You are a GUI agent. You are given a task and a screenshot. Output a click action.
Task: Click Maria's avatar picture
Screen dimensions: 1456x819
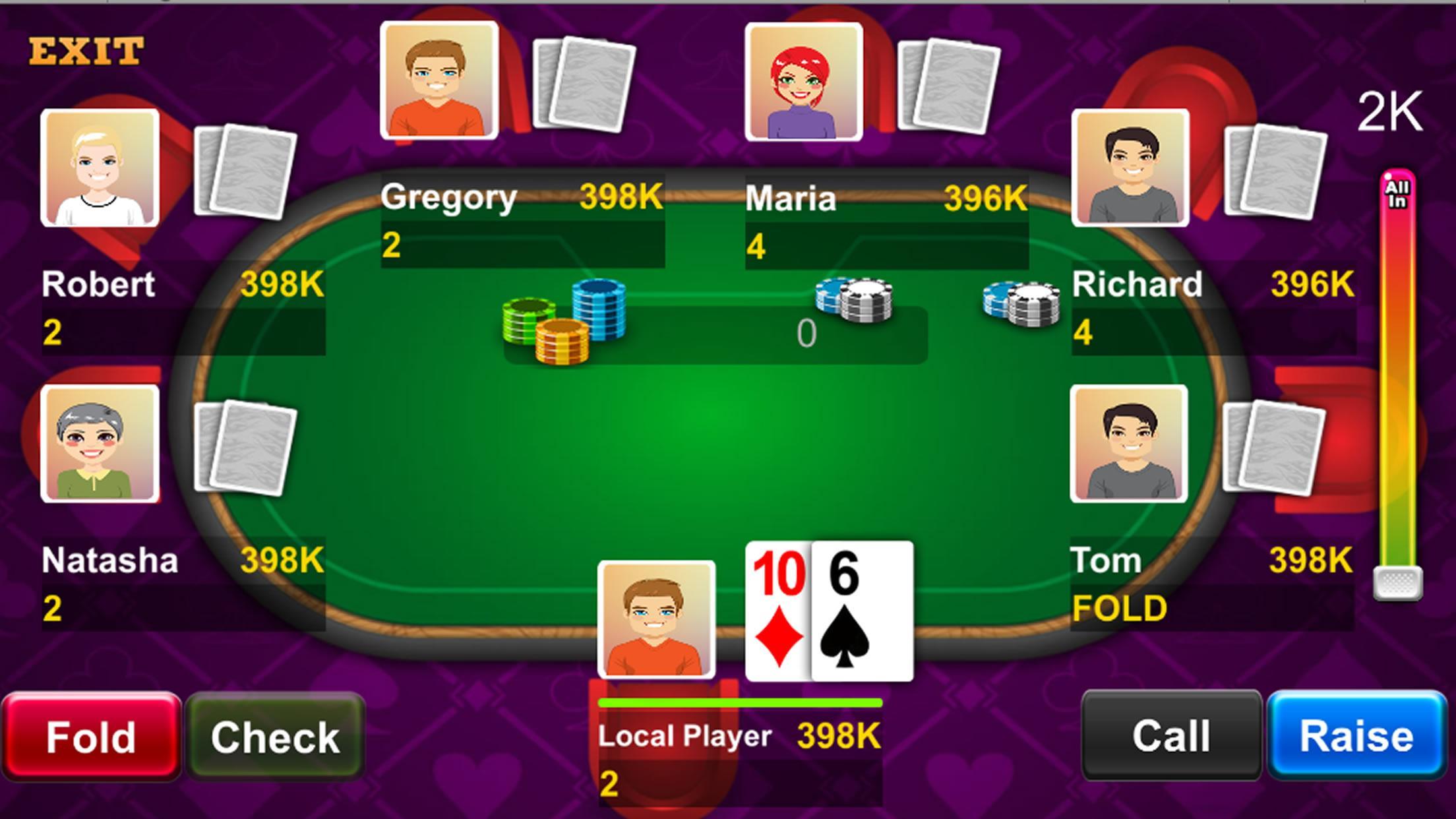(803, 80)
